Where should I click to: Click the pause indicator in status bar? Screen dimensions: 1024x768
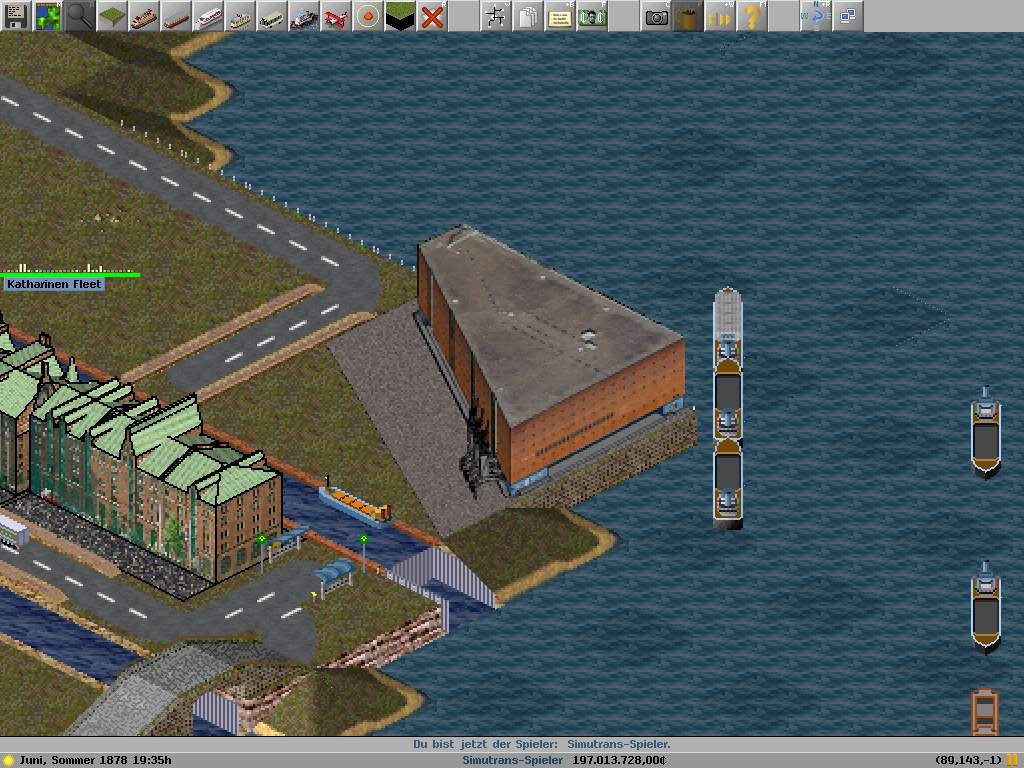(1012, 760)
